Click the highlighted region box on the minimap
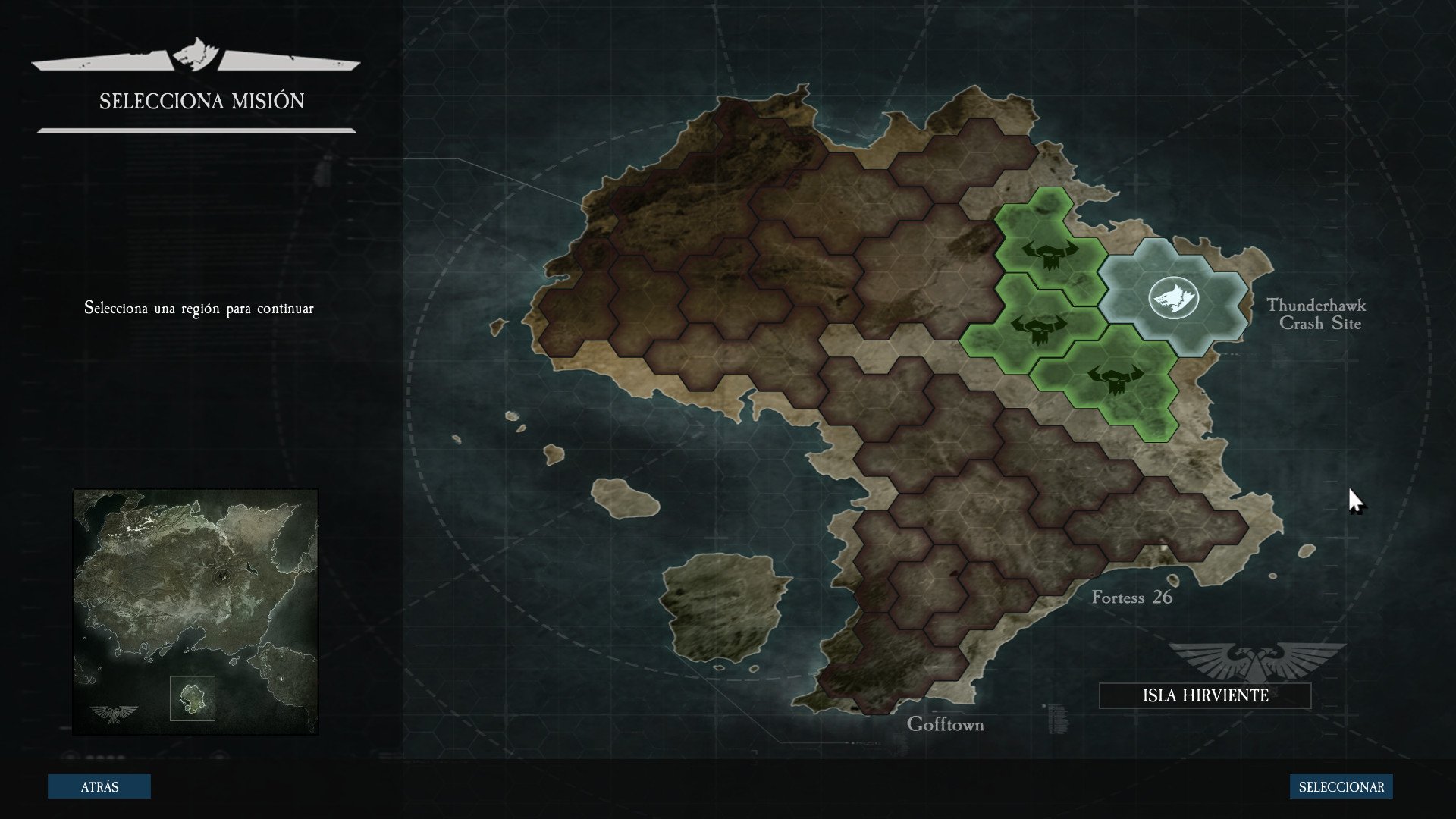 [193, 698]
